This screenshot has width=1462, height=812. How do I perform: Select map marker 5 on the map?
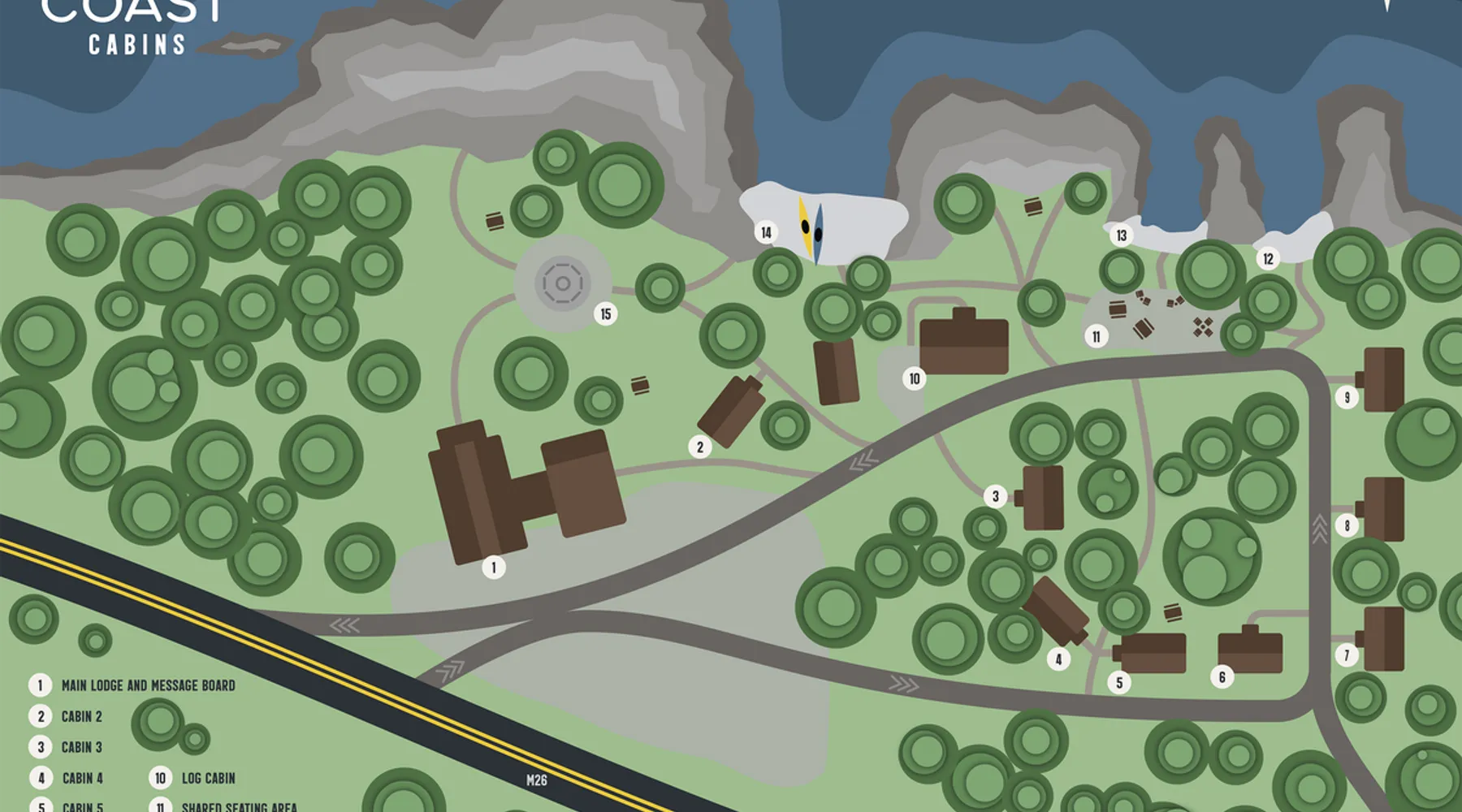(x=1119, y=683)
